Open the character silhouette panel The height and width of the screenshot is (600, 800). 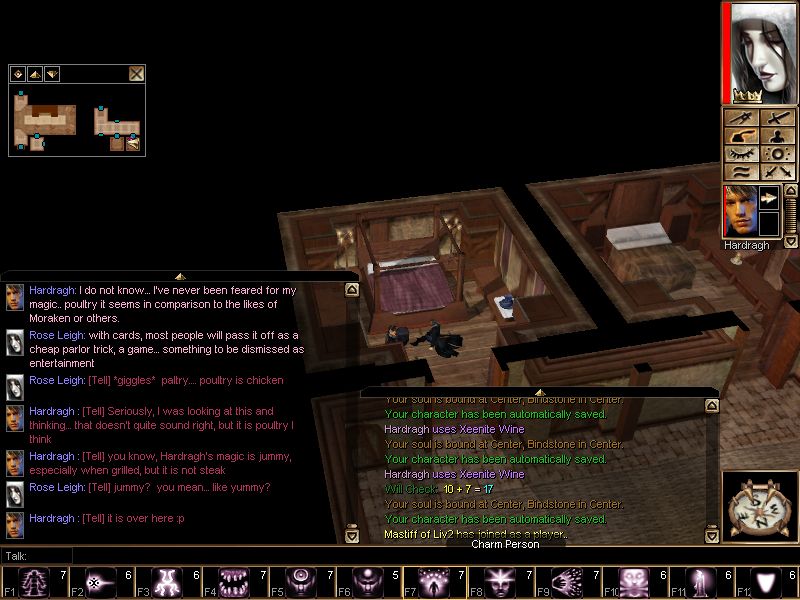776,136
